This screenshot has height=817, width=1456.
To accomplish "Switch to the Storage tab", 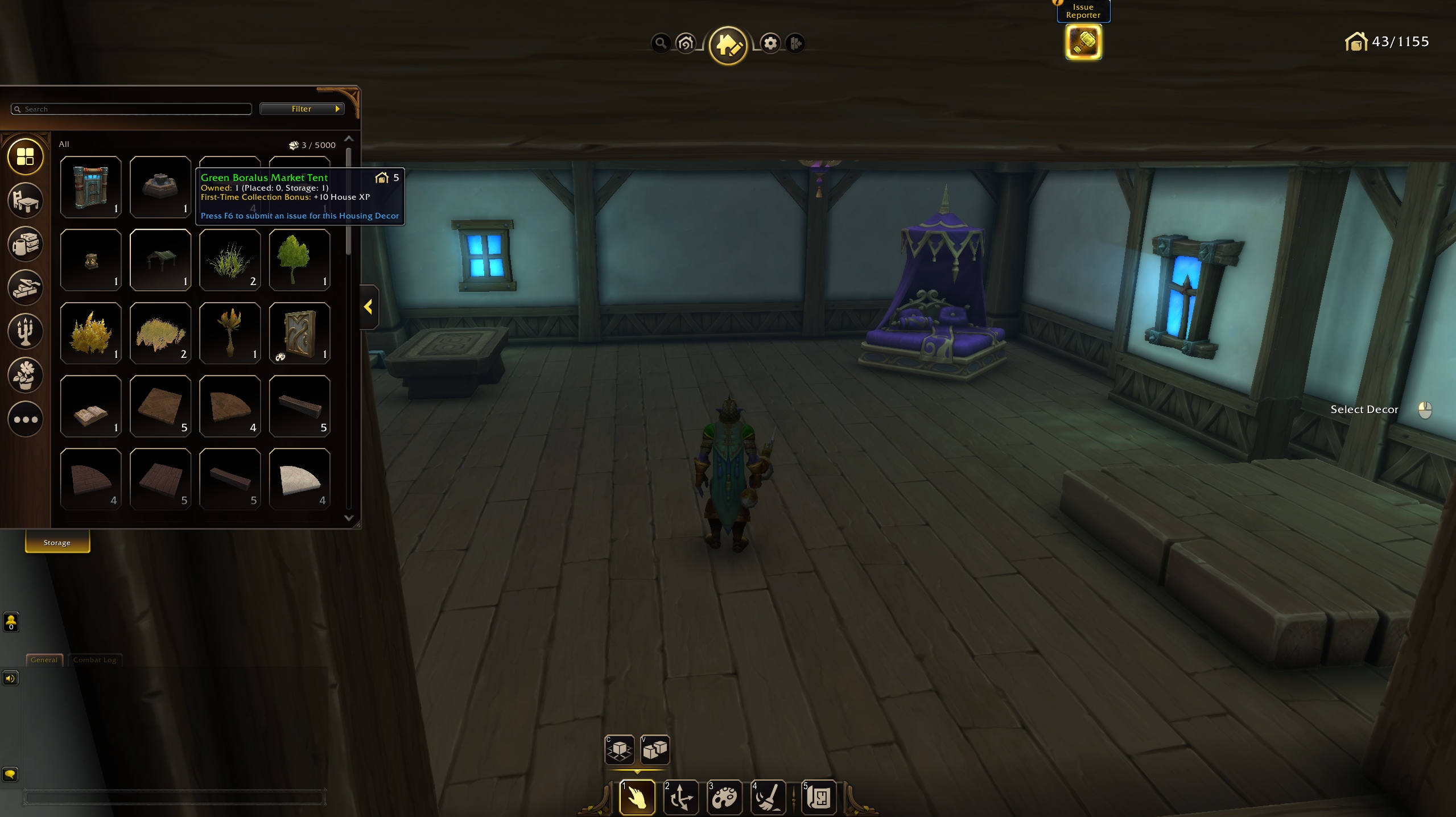I will pos(56,542).
